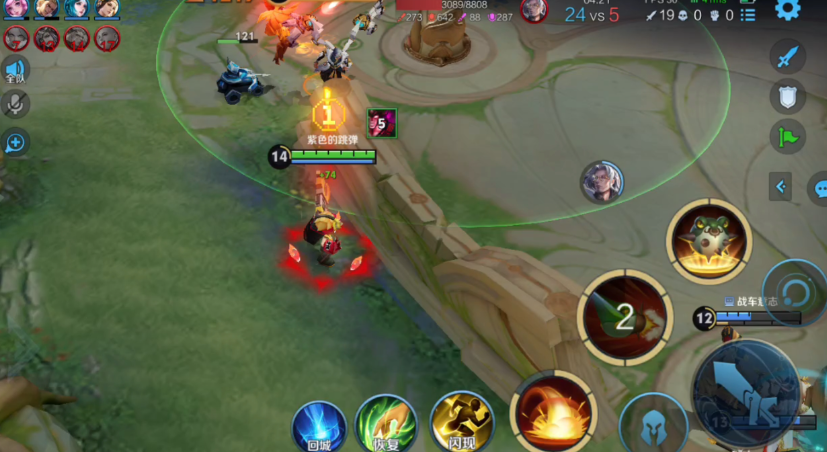Tap the blue sword attack signal
The width and height of the screenshot is (827, 452).
click(x=788, y=56)
